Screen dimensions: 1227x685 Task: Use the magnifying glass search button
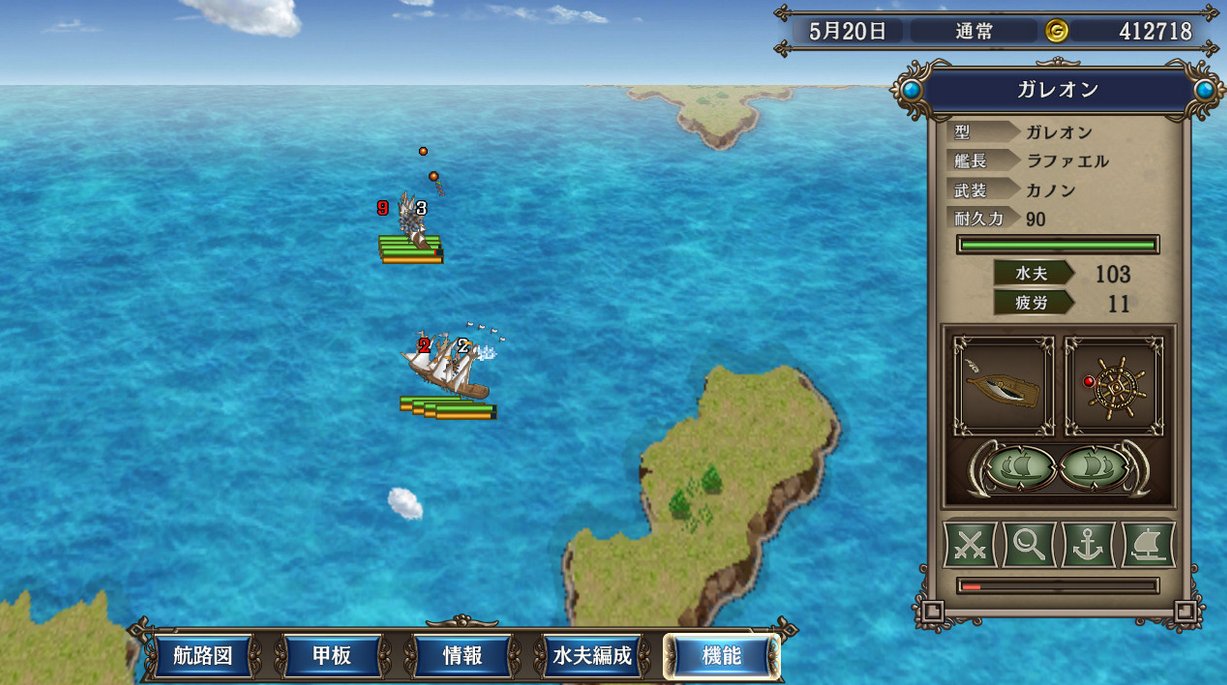point(1029,545)
